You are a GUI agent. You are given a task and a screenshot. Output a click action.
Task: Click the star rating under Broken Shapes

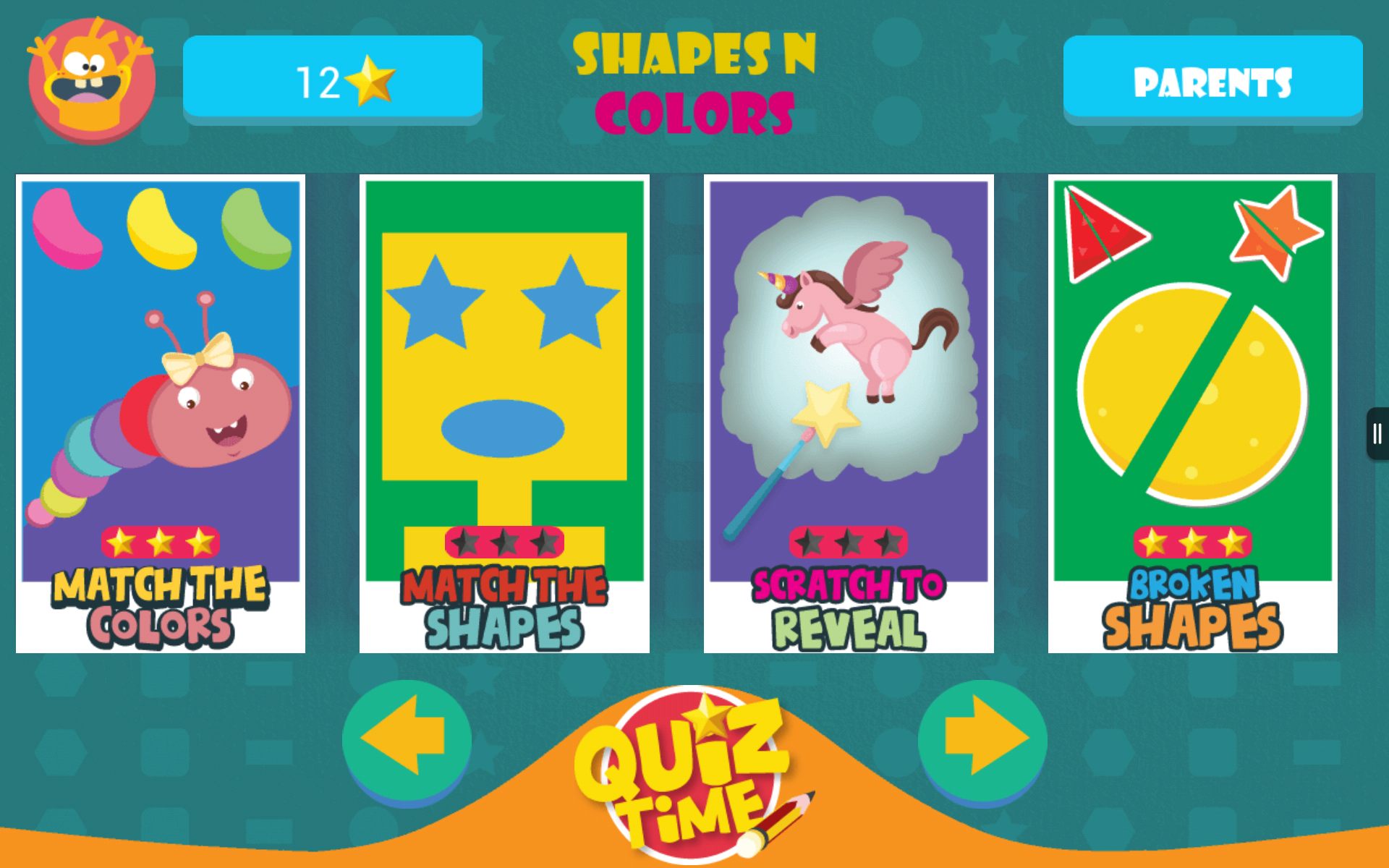click(x=1191, y=541)
